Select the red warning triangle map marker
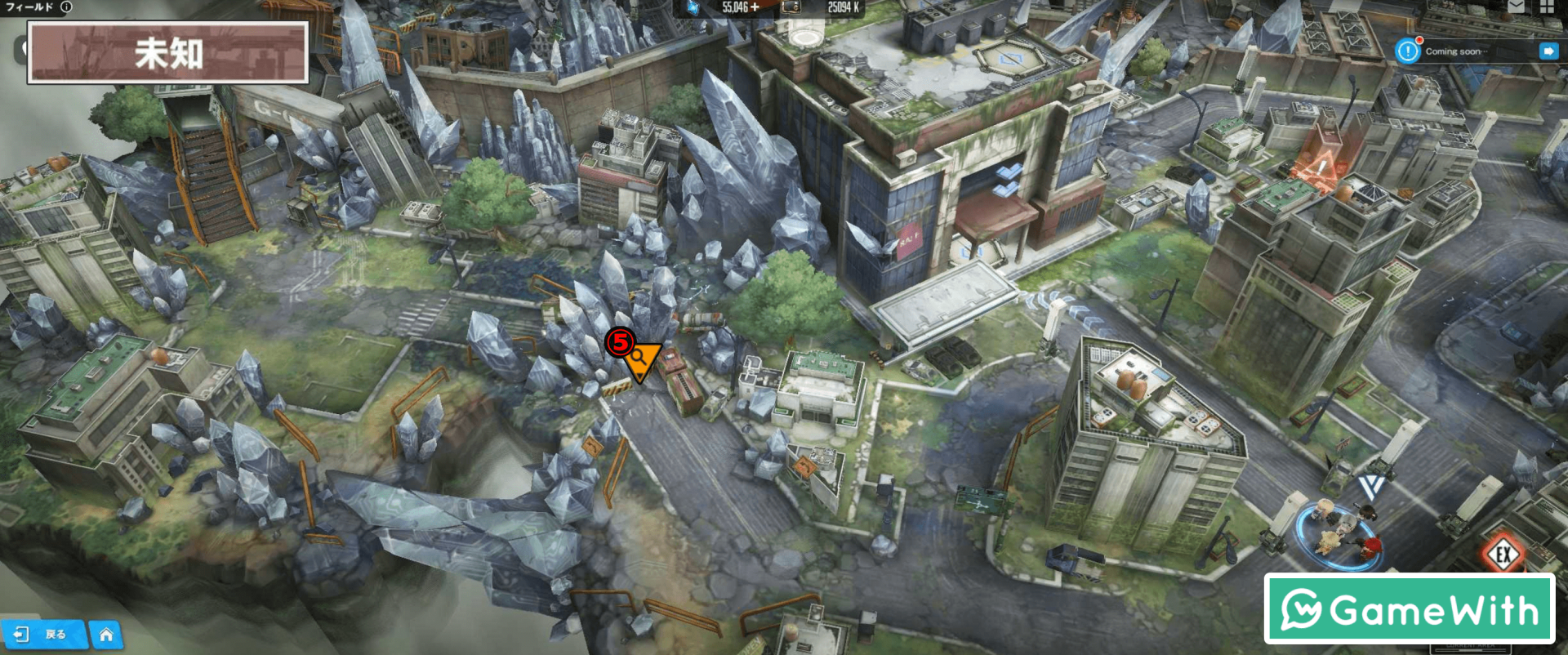Screen dimensions: 1568x655 1320,167
